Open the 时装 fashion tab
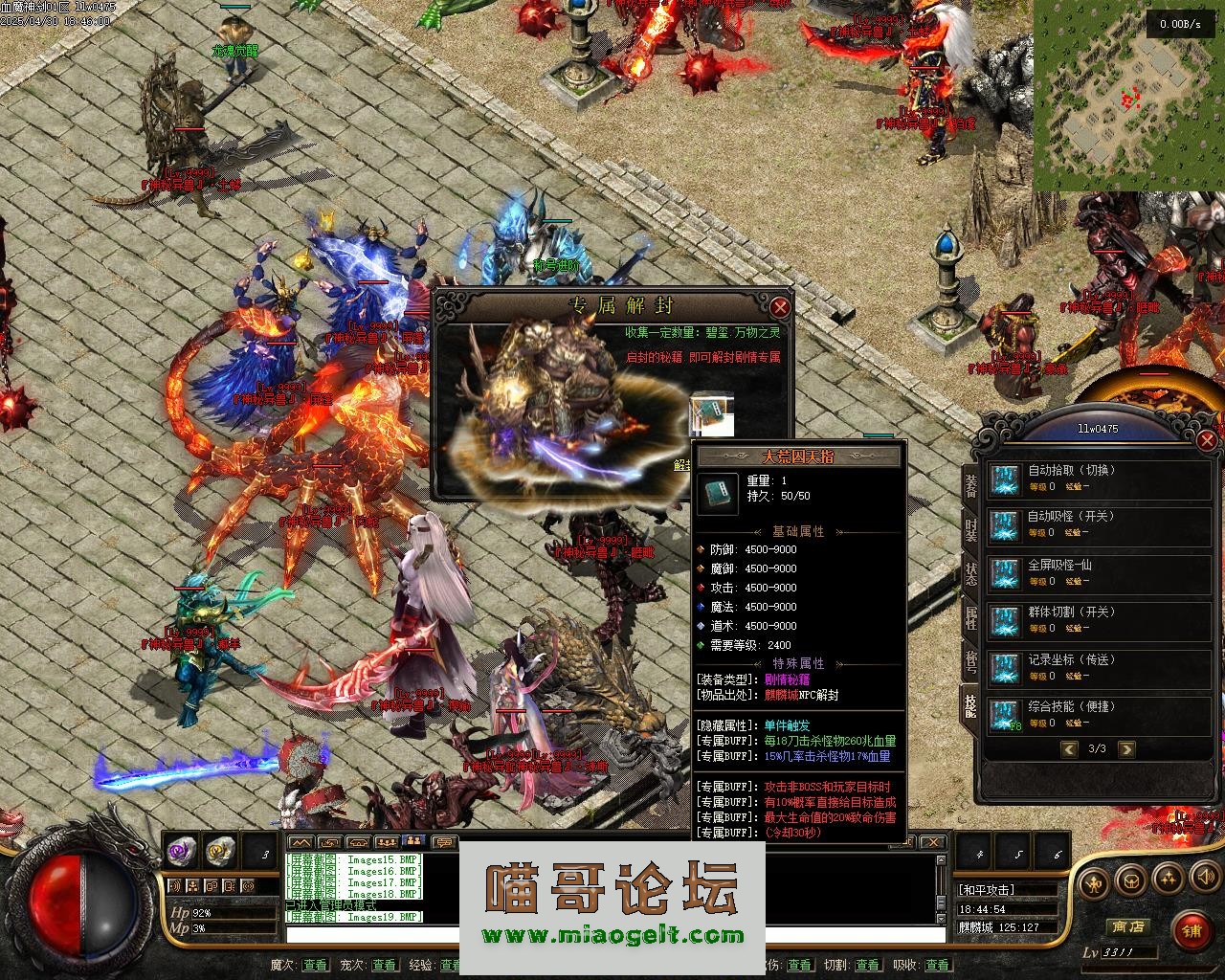This screenshot has width=1225, height=980. pyautogui.click(x=970, y=529)
